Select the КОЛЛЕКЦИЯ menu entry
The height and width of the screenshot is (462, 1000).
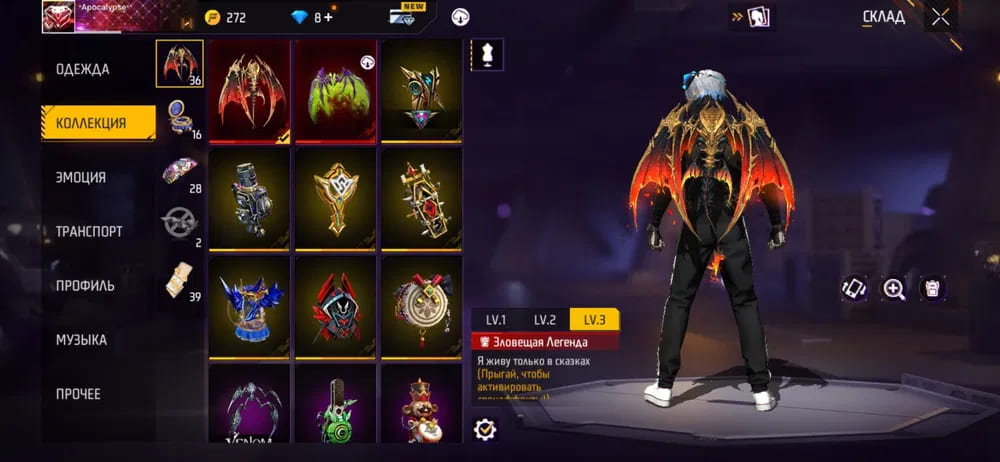pos(91,123)
